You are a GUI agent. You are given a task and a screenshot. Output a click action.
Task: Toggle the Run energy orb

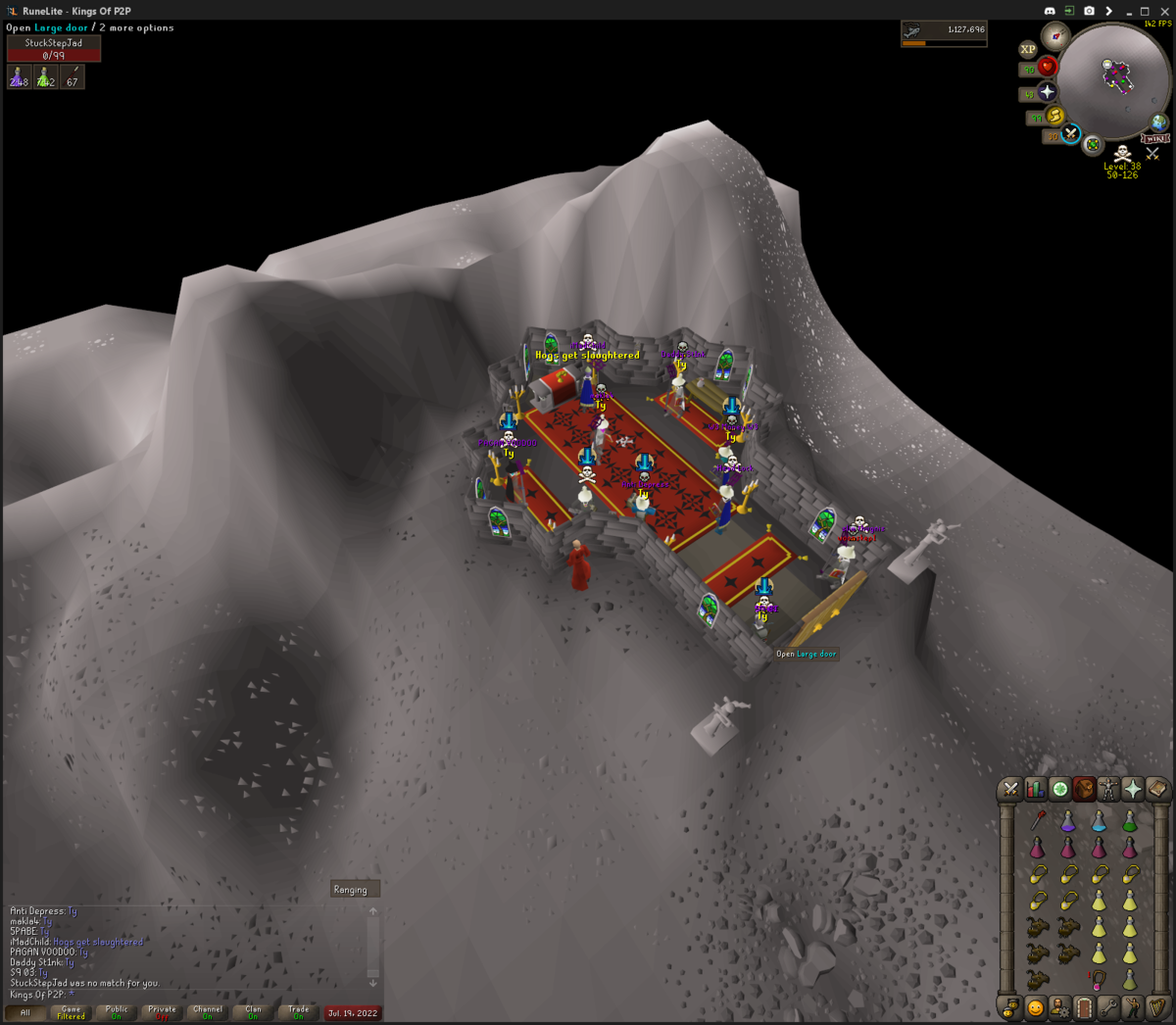[1055, 116]
